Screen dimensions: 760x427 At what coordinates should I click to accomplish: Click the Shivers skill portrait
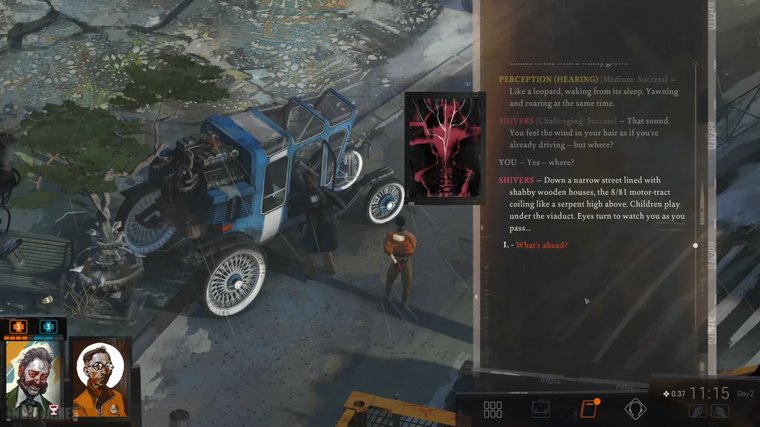coord(445,148)
